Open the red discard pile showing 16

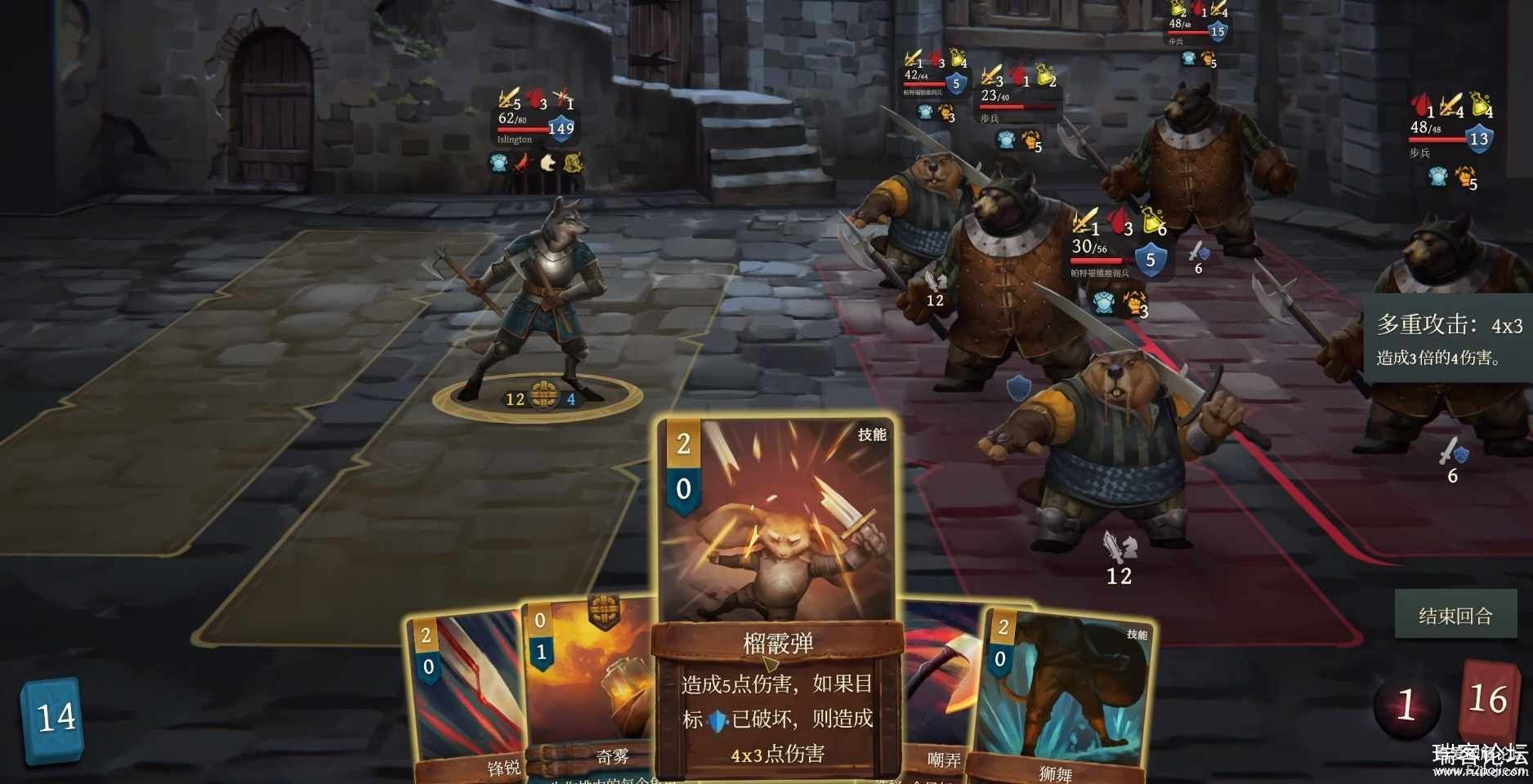pos(1487,701)
